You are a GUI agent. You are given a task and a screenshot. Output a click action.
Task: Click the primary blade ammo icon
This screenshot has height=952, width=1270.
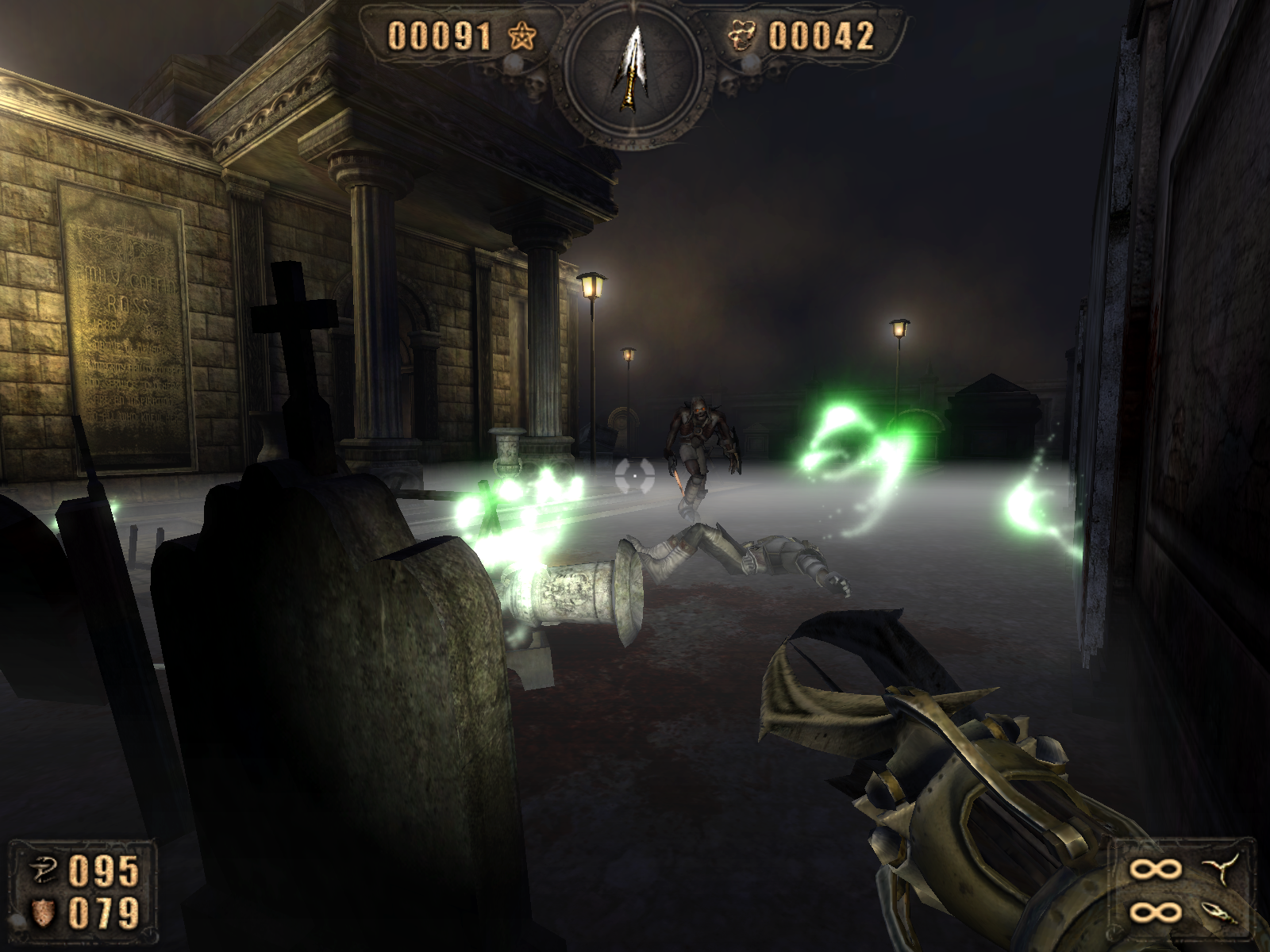(x=1216, y=870)
